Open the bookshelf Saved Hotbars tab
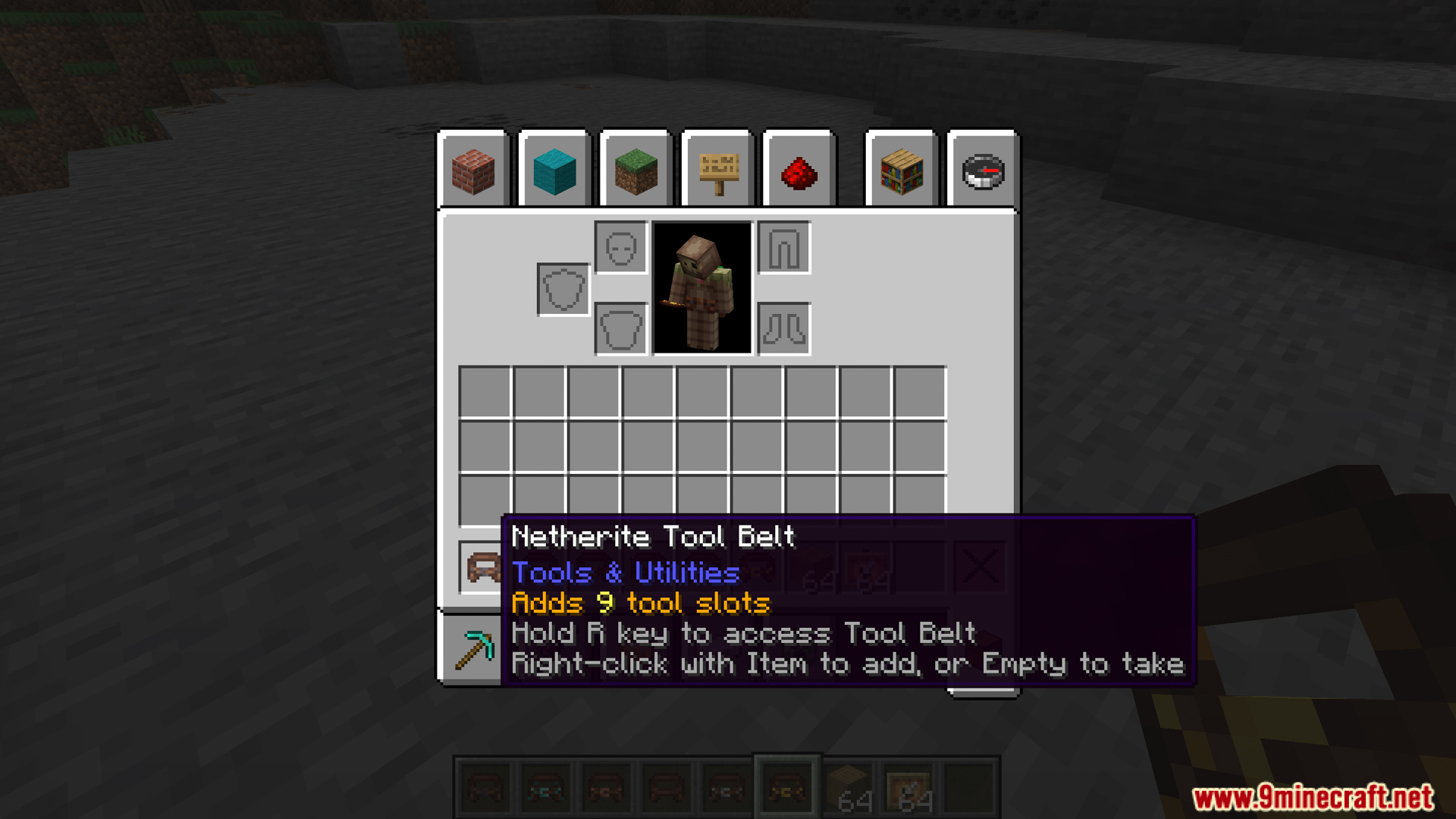The image size is (1456, 819). pyautogui.click(x=902, y=171)
